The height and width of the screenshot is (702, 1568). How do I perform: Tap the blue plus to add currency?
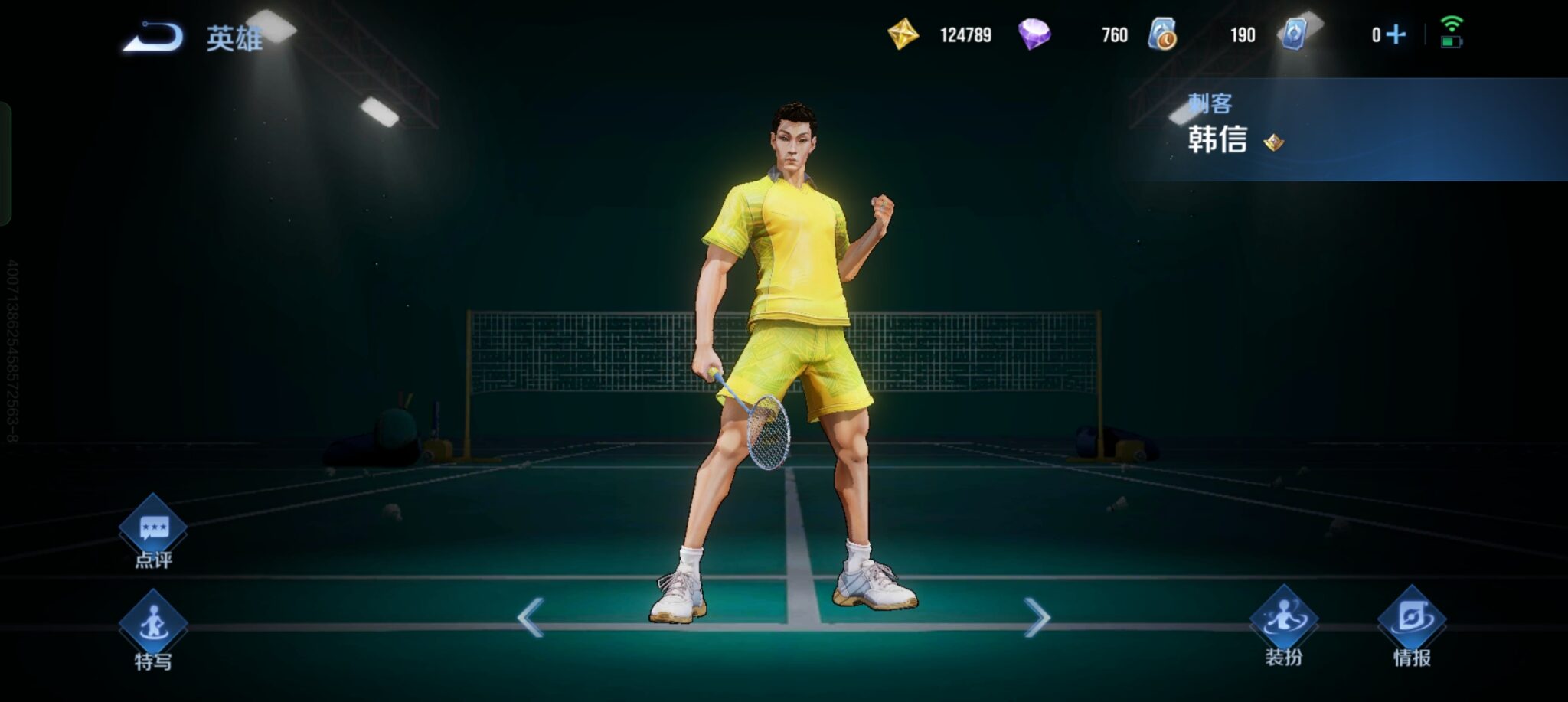(x=1396, y=34)
